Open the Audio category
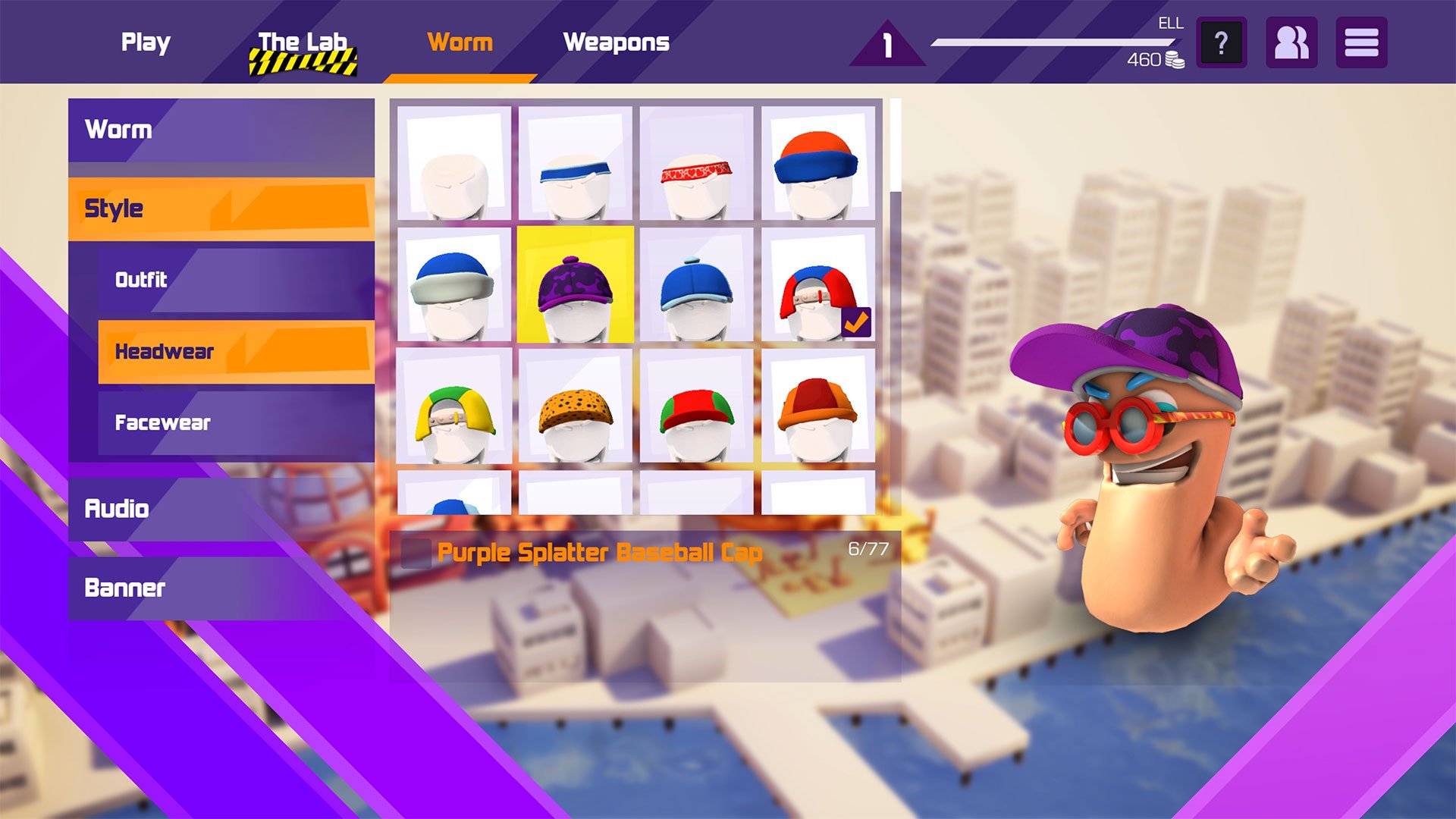This screenshot has height=819, width=1456. (x=221, y=508)
